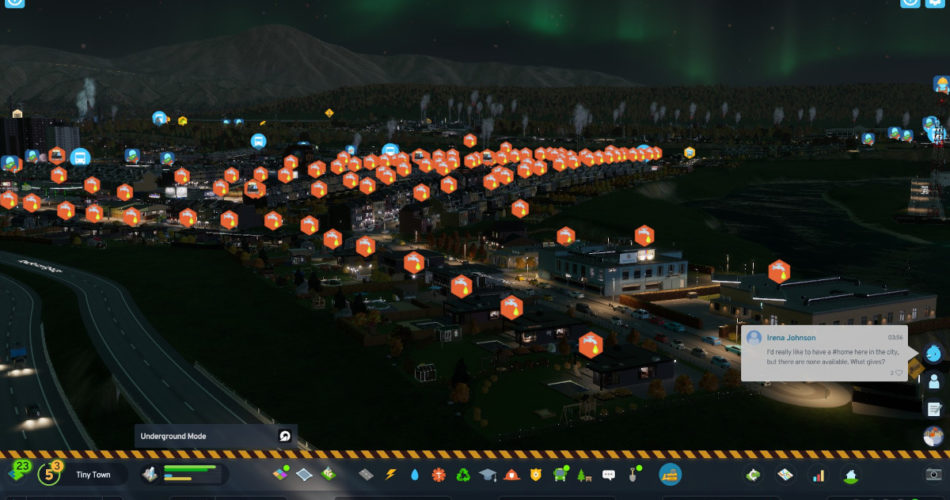This screenshot has width=950, height=500.
Task: Open the map tiles icon
Action: (x=786, y=474)
